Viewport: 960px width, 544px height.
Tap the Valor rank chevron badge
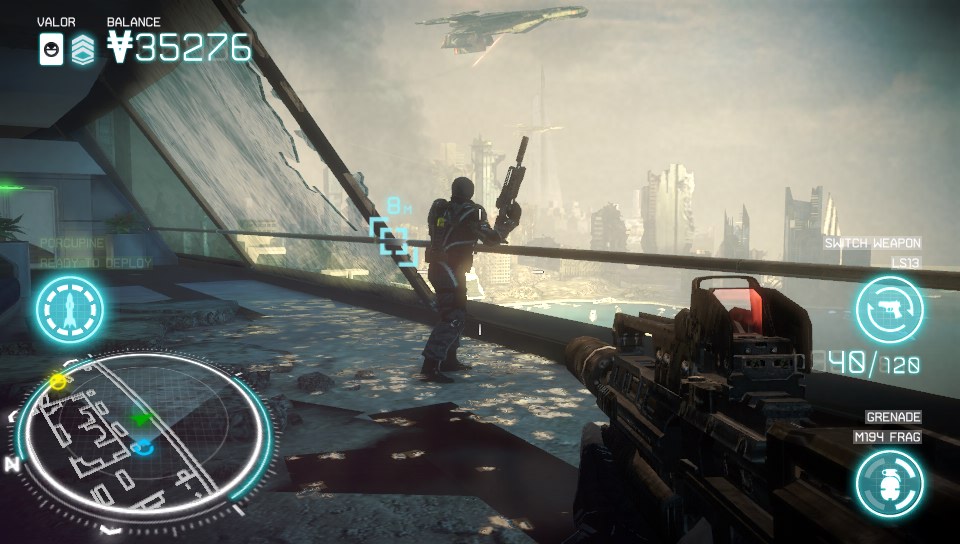coord(83,48)
